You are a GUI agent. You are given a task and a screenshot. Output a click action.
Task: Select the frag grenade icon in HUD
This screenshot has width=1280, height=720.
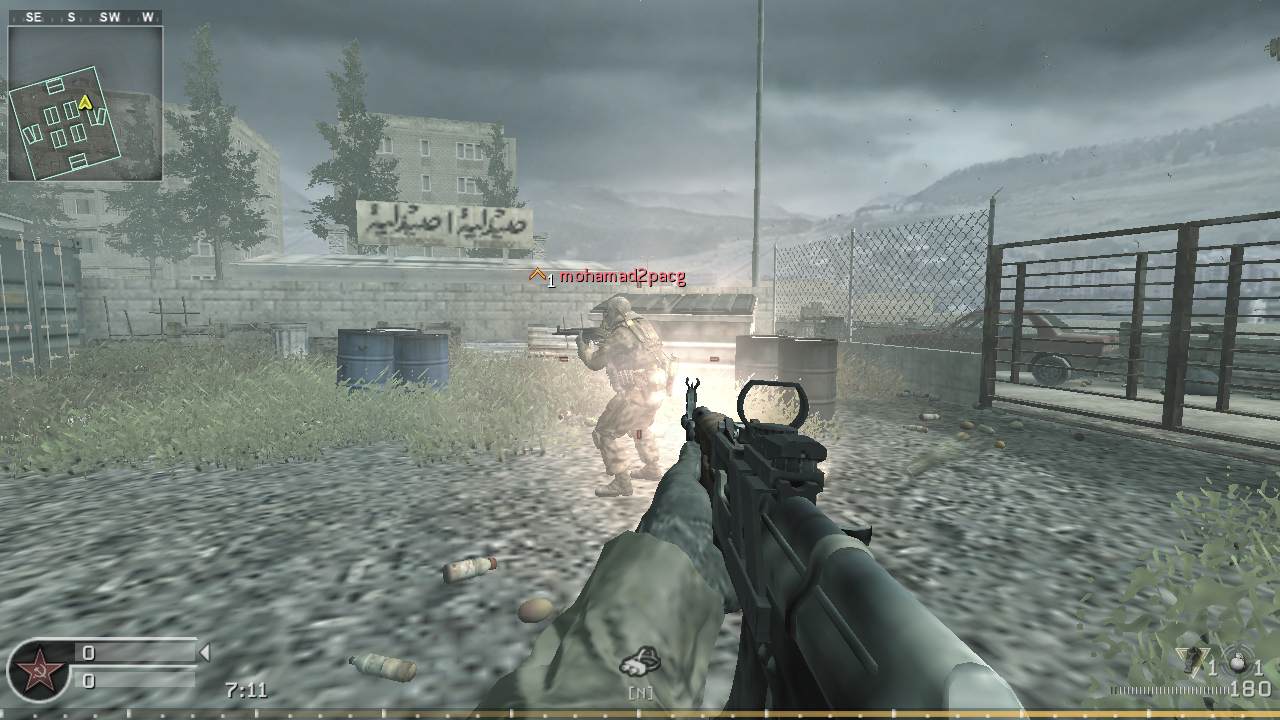click(1237, 662)
